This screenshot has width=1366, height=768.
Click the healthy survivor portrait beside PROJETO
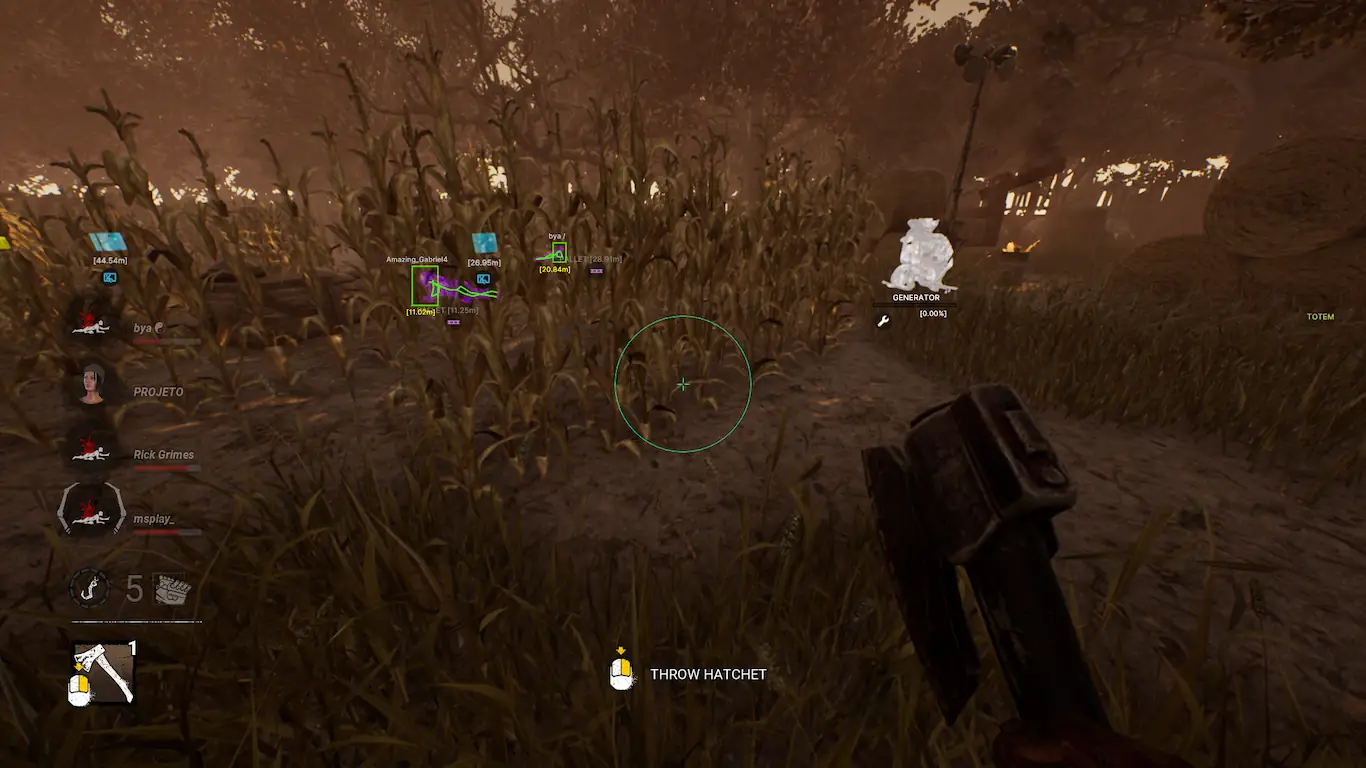coord(92,385)
